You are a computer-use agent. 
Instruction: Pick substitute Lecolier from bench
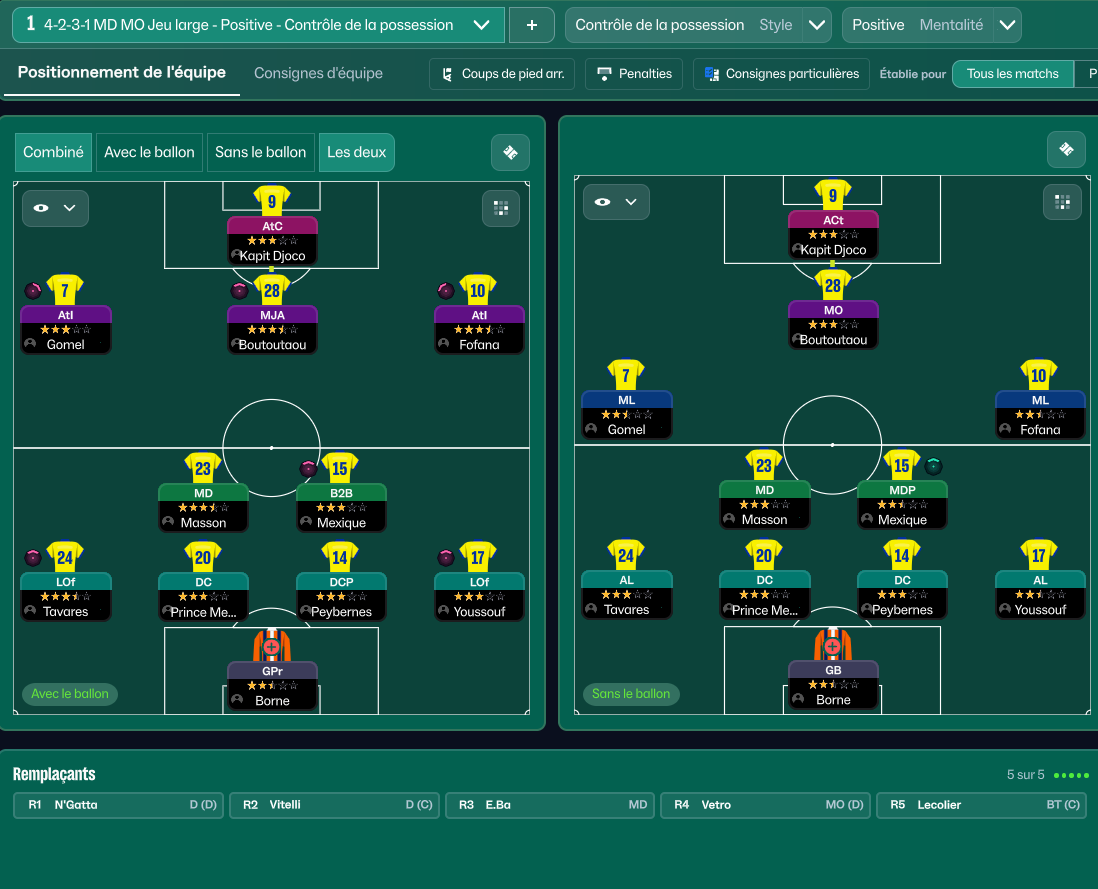pos(980,805)
